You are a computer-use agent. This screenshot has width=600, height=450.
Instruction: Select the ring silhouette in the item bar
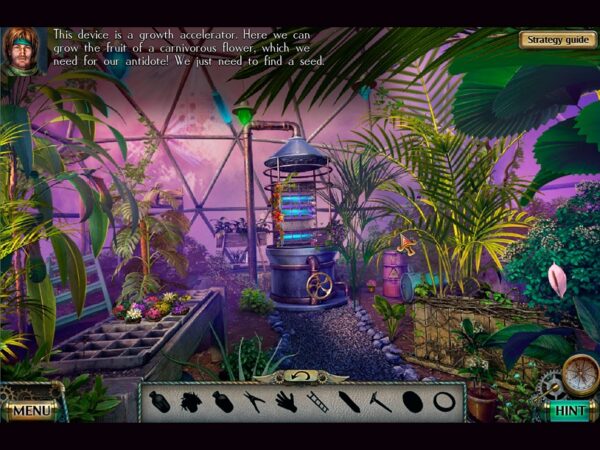pyautogui.click(x=444, y=402)
